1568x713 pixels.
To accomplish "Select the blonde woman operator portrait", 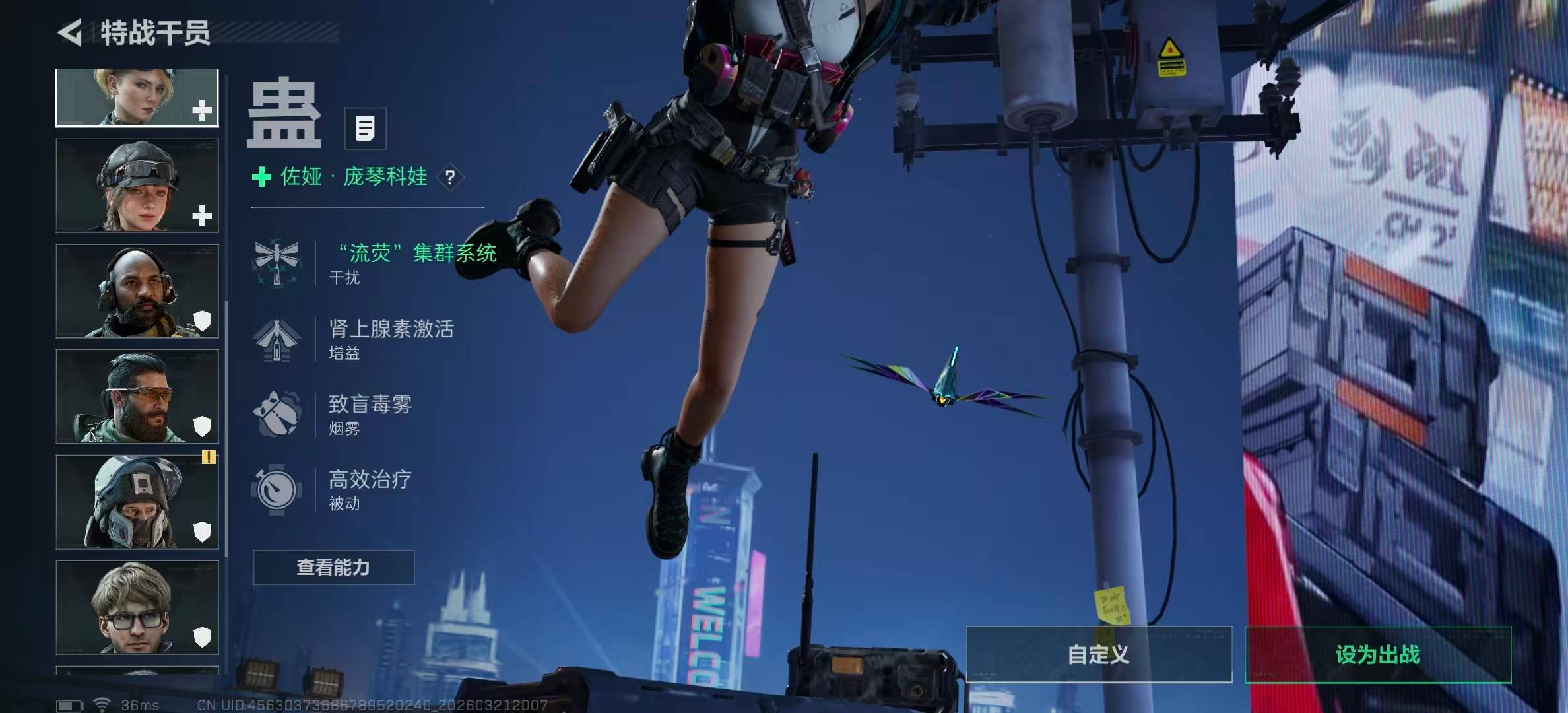I will [137, 98].
